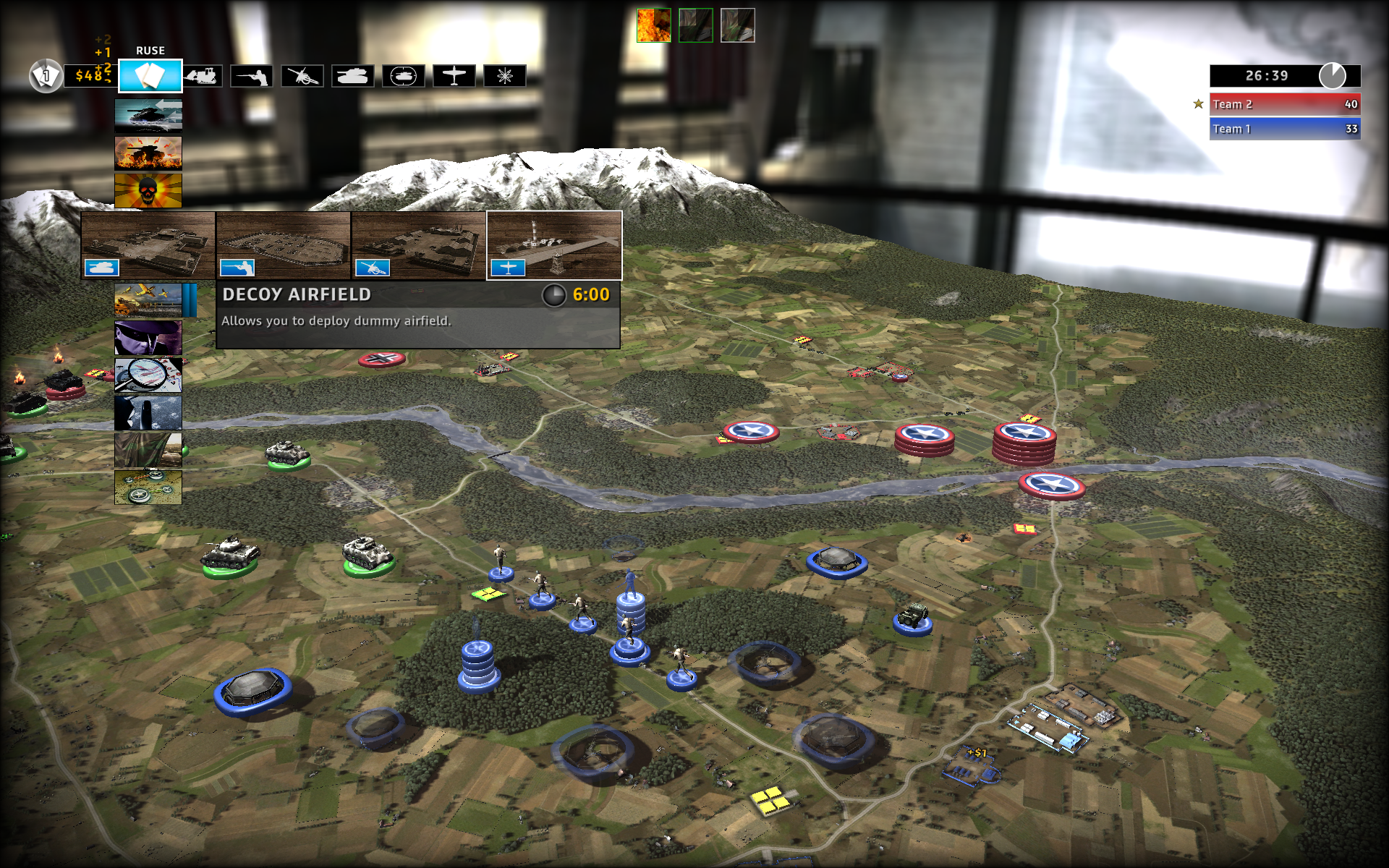
Task: Open the RUSE cards menu
Action: 150,75
